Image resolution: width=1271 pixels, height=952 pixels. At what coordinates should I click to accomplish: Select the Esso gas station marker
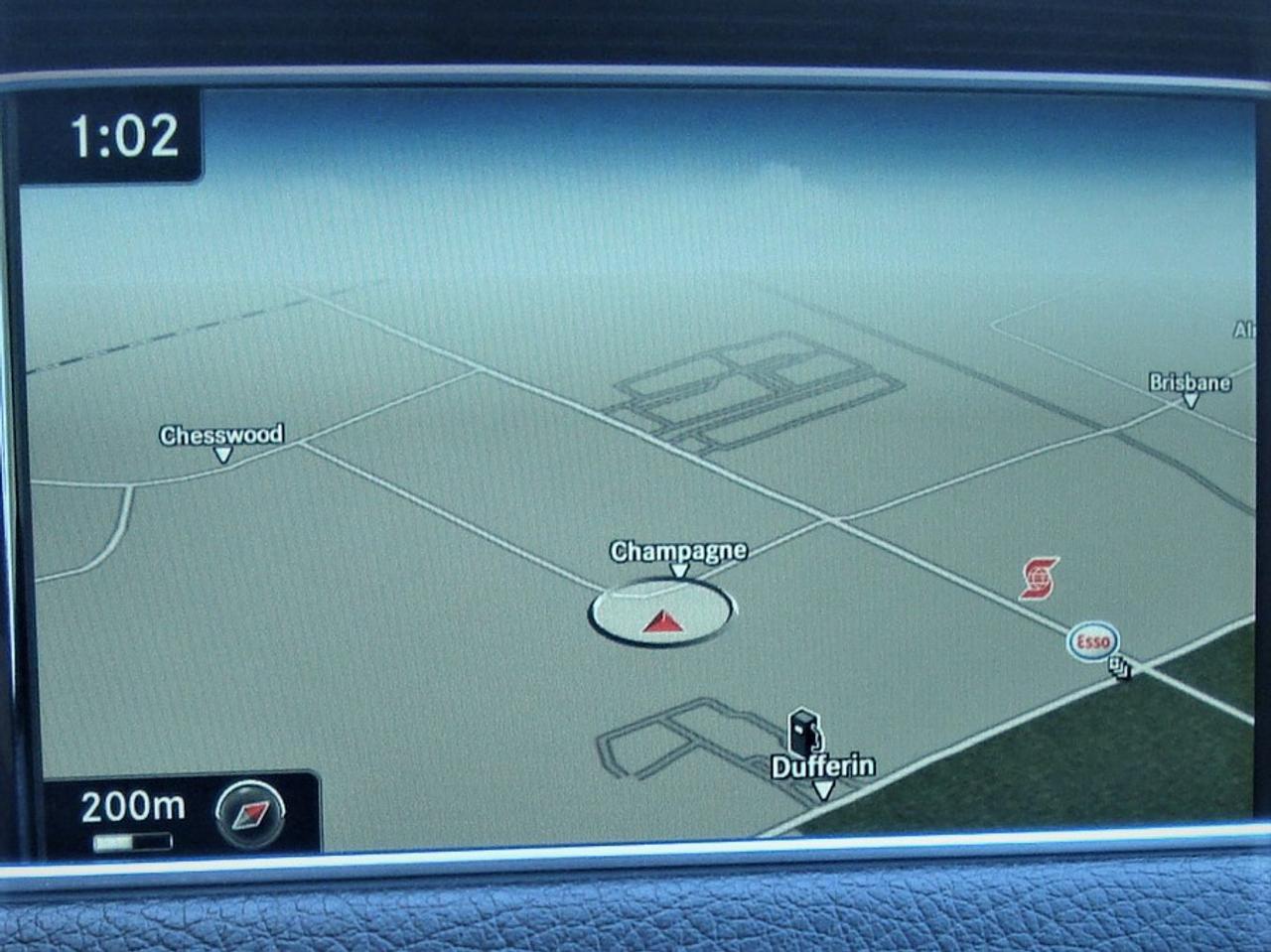(x=1092, y=641)
